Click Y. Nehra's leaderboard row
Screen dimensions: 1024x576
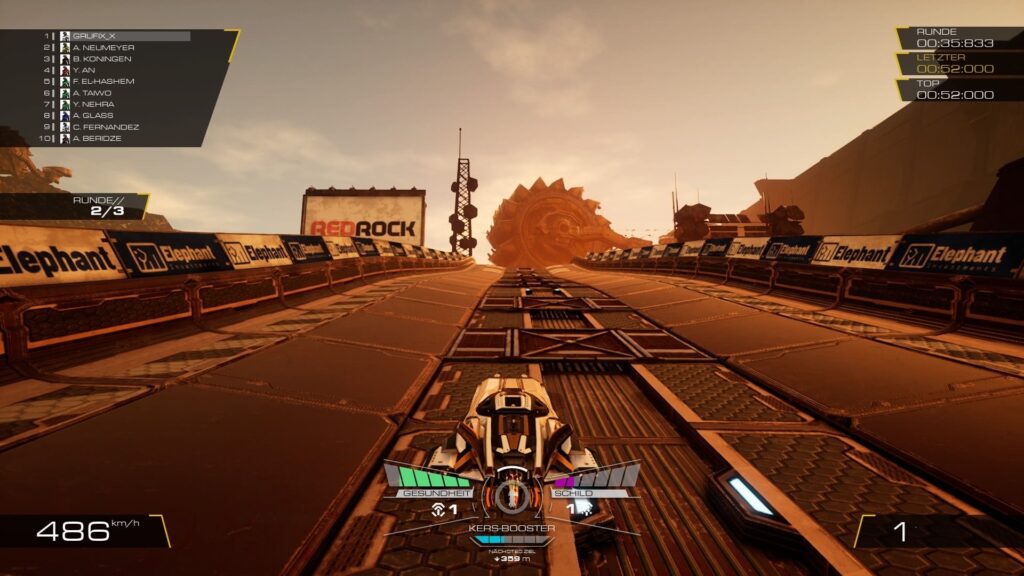point(92,104)
